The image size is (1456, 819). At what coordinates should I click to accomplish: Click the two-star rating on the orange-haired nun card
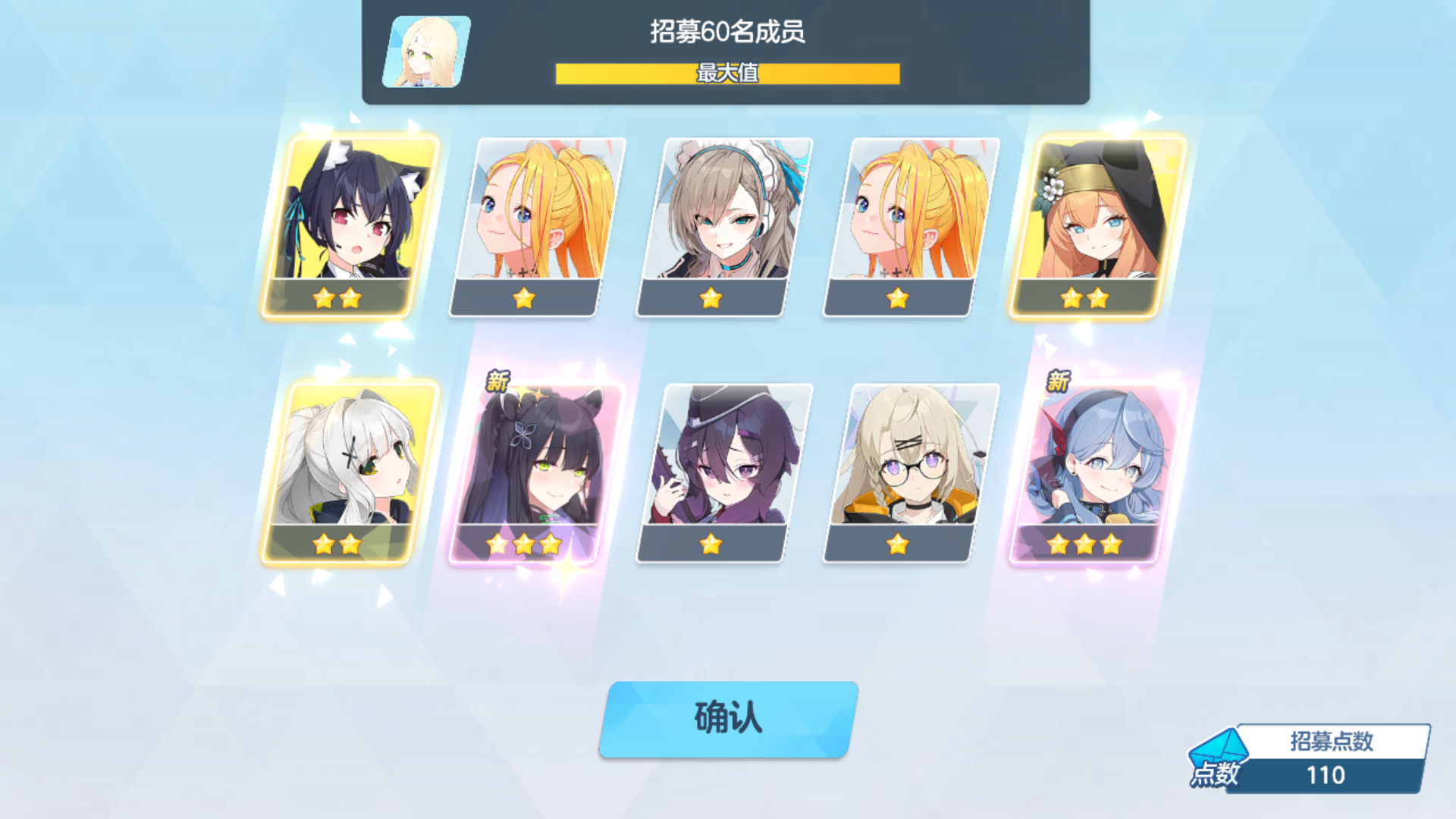[x=1084, y=299]
